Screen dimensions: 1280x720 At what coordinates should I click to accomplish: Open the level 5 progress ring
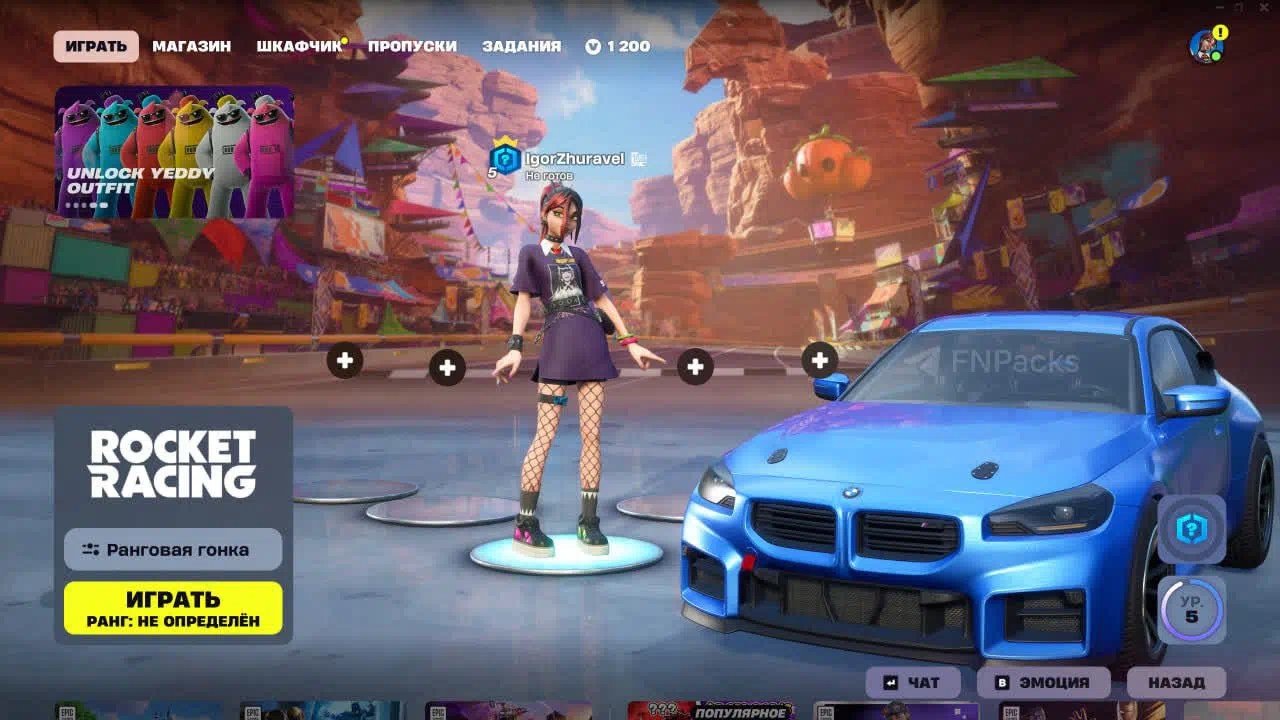[1191, 609]
